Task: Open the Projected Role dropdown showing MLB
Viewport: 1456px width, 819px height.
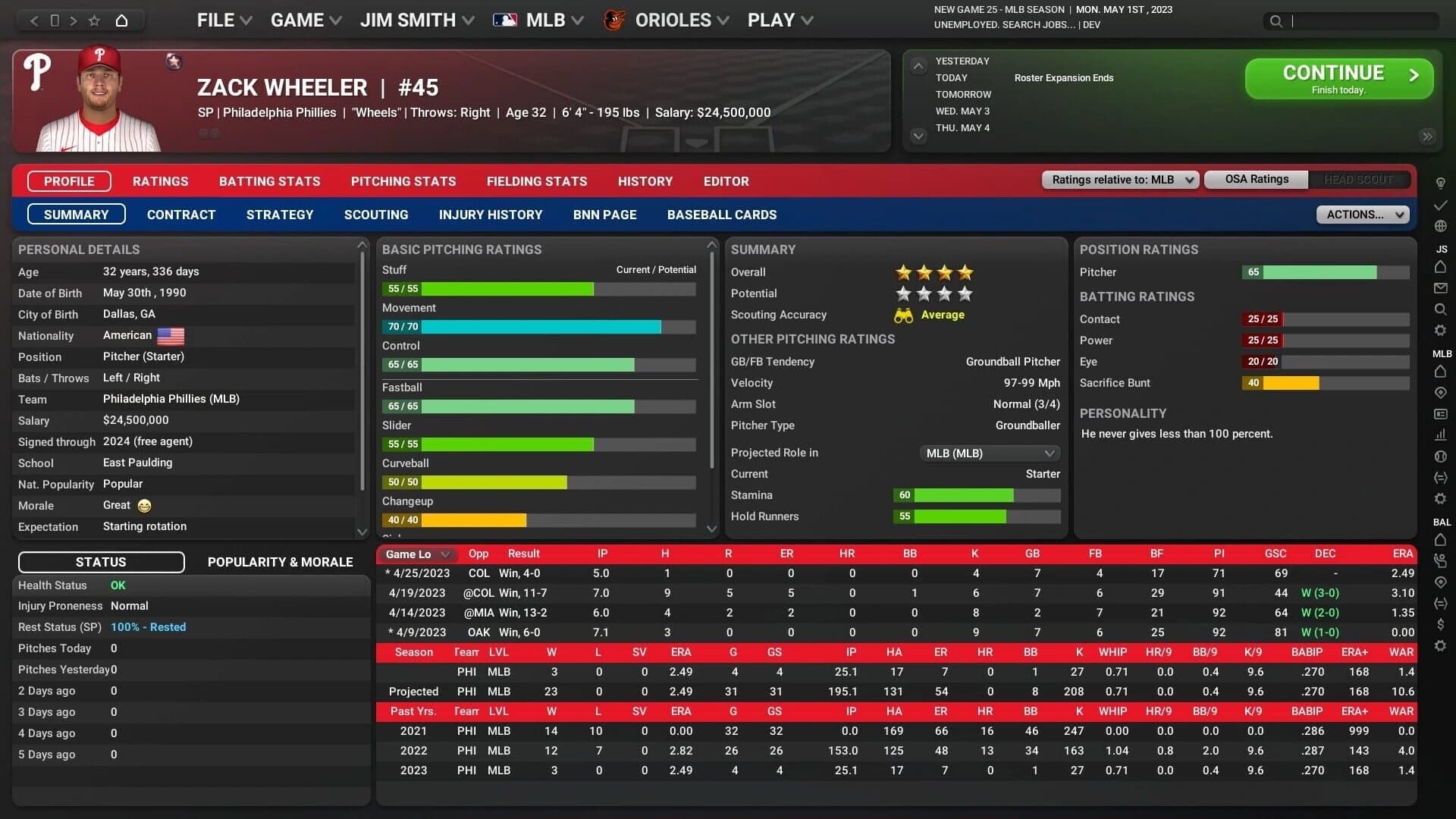Action: [990, 453]
